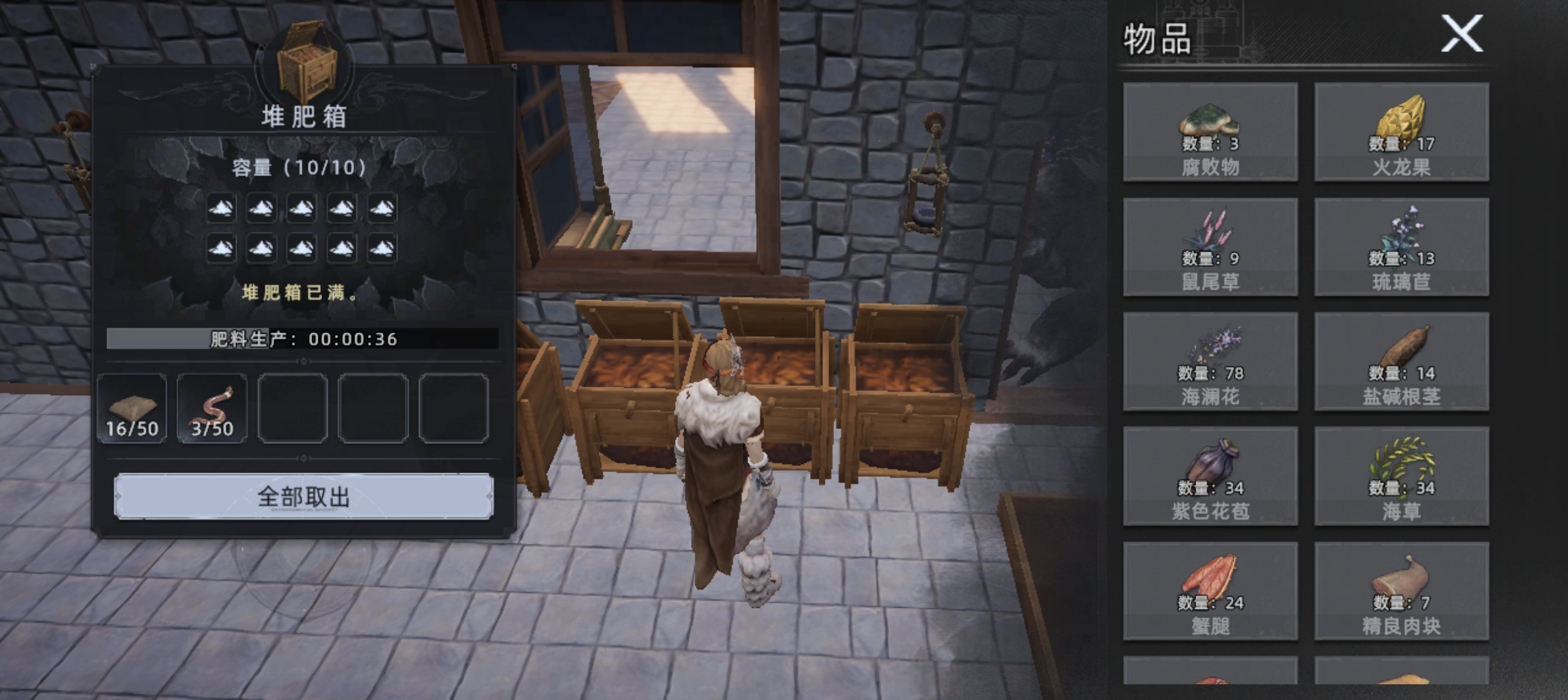Image resolution: width=1568 pixels, height=700 pixels.
Task: Select the fertilizer output slot showing 16/50
Action: pos(132,408)
